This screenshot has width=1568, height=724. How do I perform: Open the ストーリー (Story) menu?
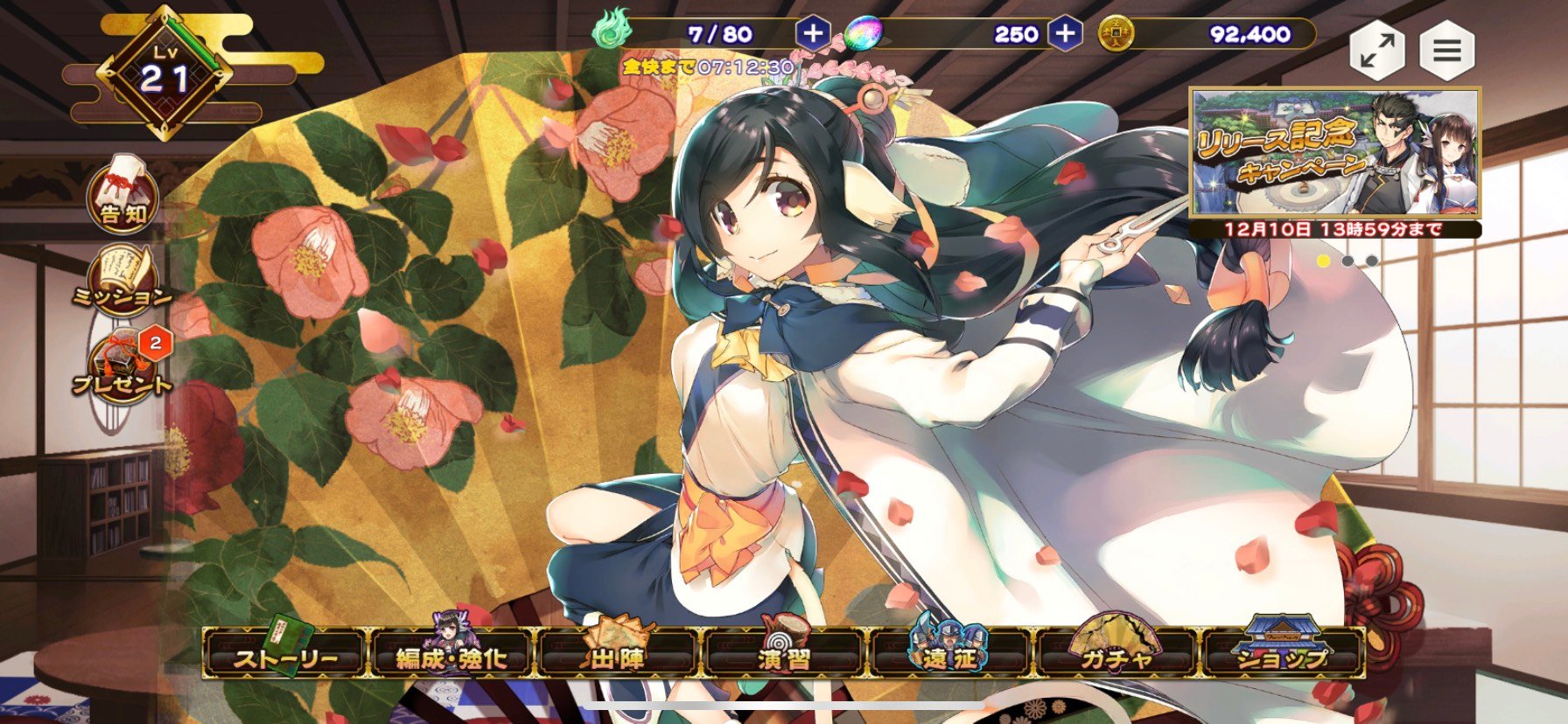[285, 656]
